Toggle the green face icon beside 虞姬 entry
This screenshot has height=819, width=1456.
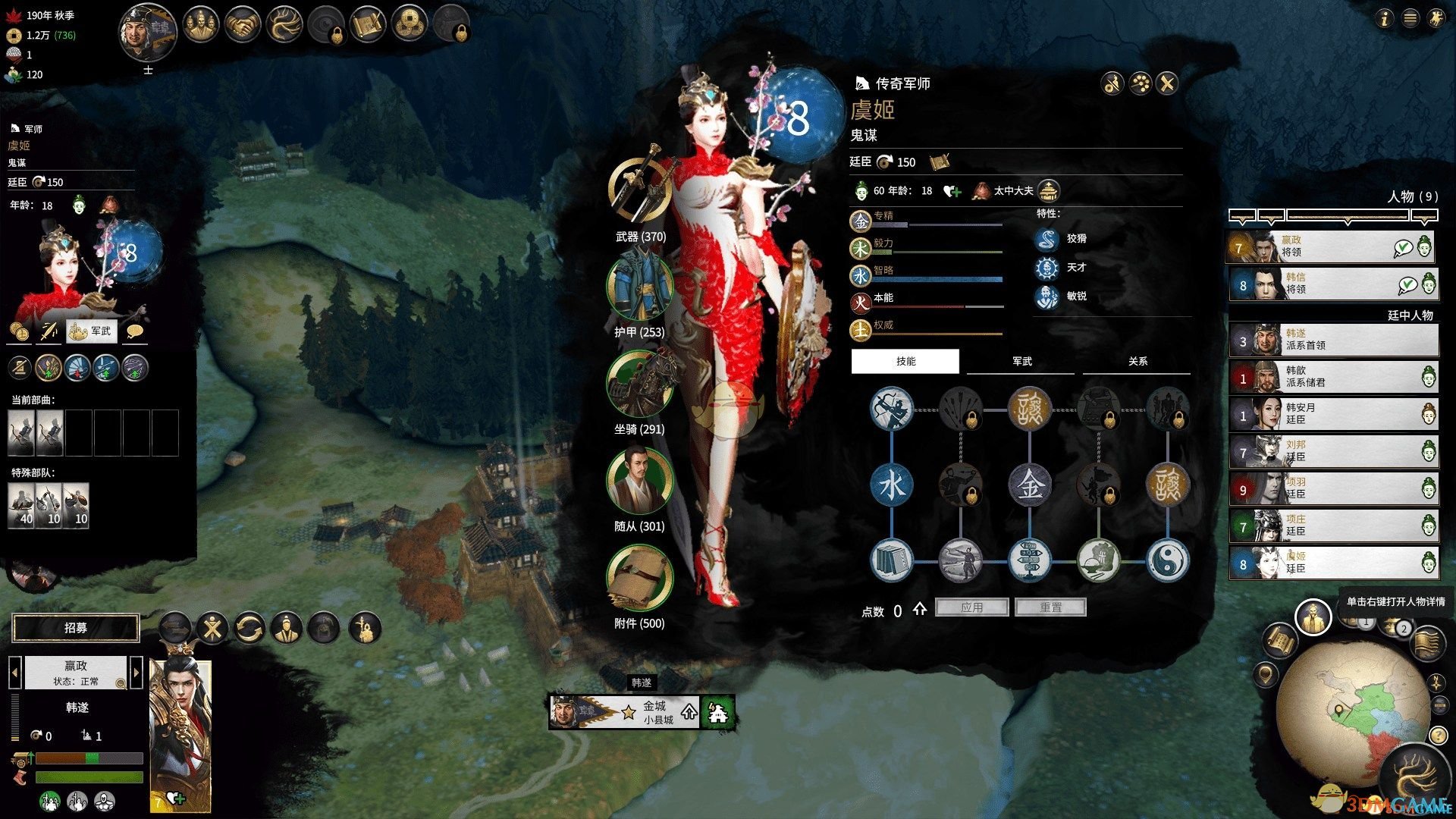coord(1431,563)
